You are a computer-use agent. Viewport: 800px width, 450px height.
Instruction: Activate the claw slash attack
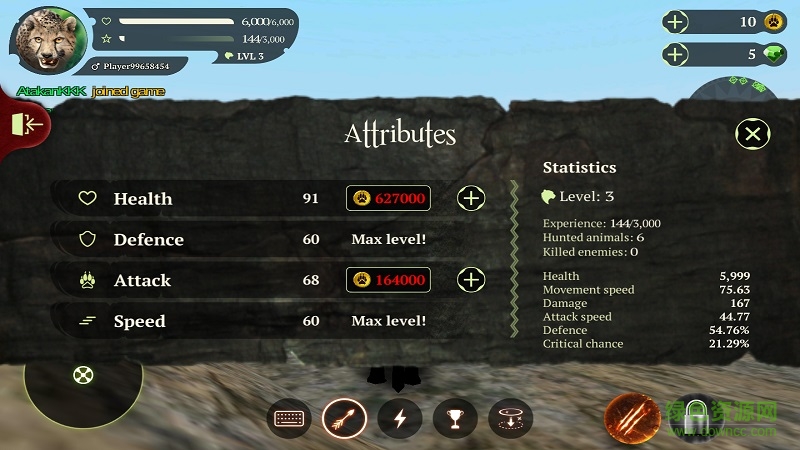pos(632,418)
